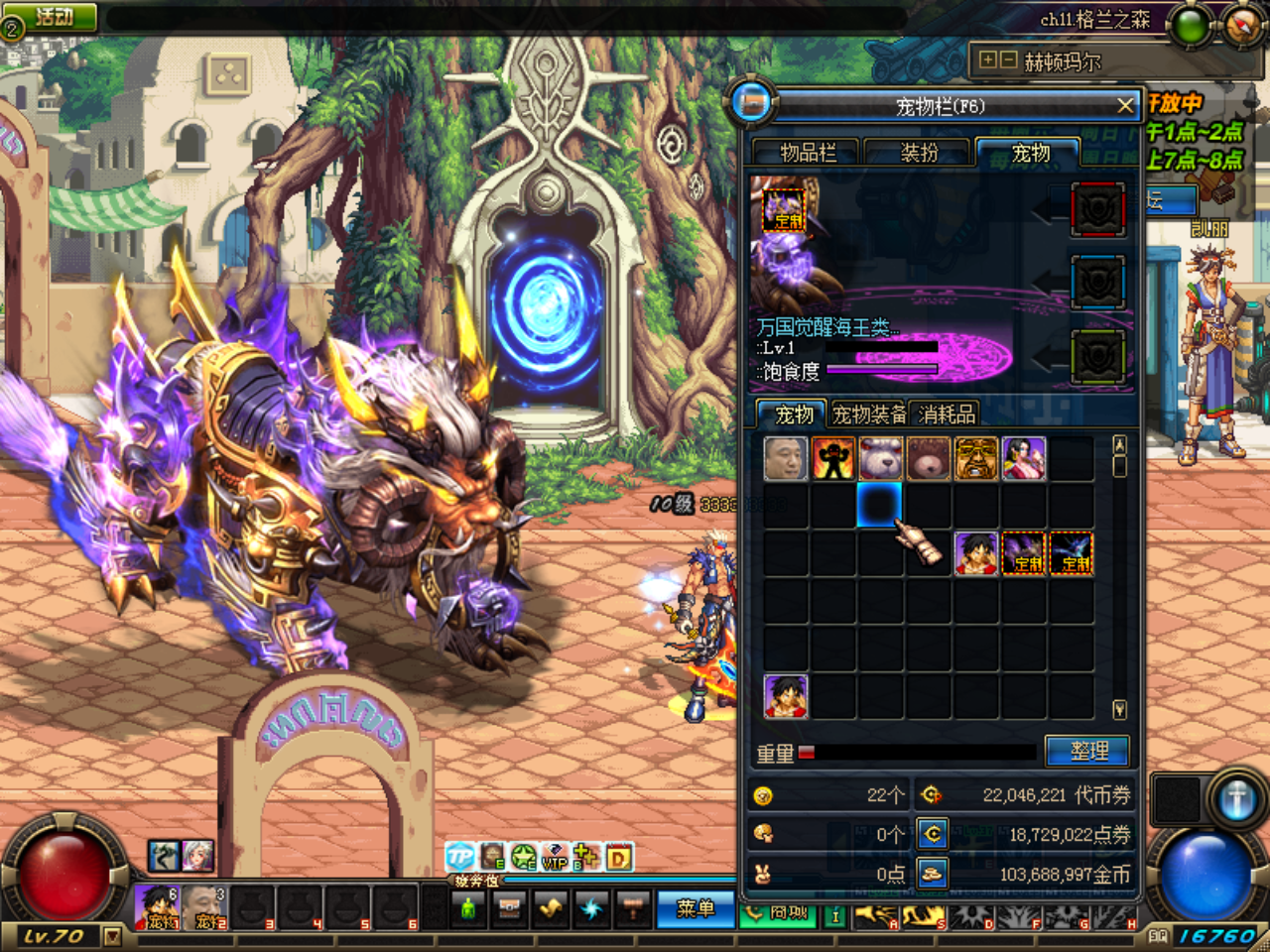Click the storage chest icon beside 菜单
Viewport: 1270px width, 952px height.
pyautogui.click(x=510, y=907)
